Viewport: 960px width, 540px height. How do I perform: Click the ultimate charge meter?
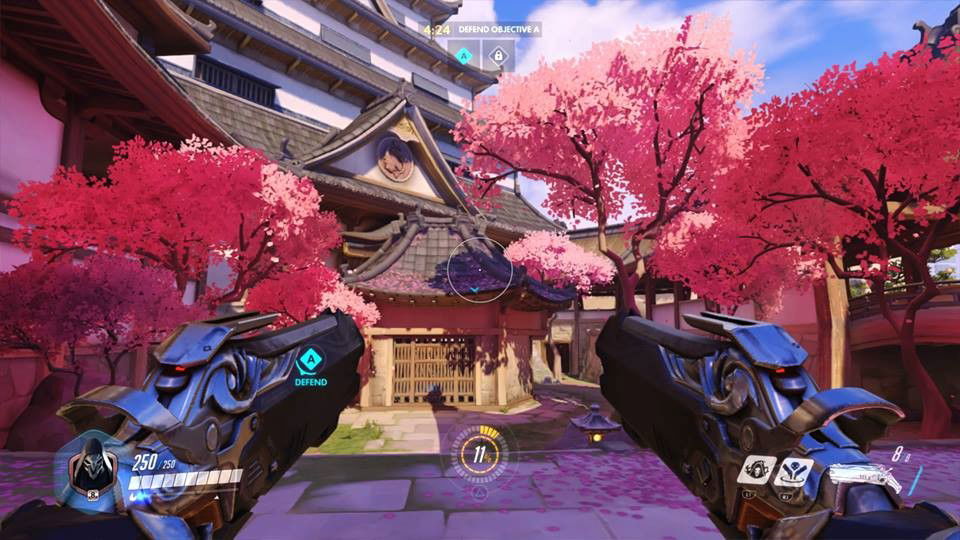pos(479,453)
